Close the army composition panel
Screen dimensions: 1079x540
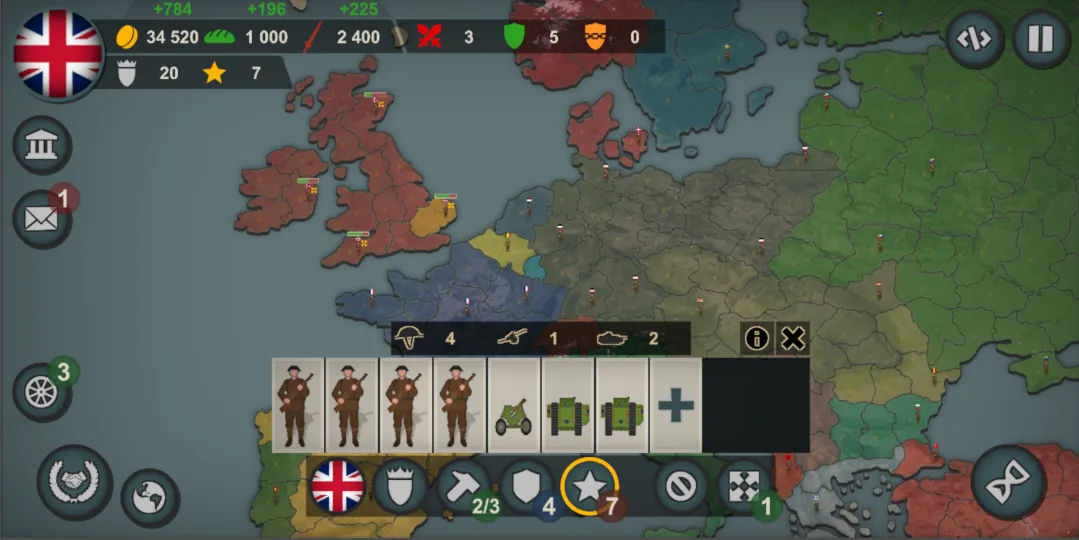792,338
